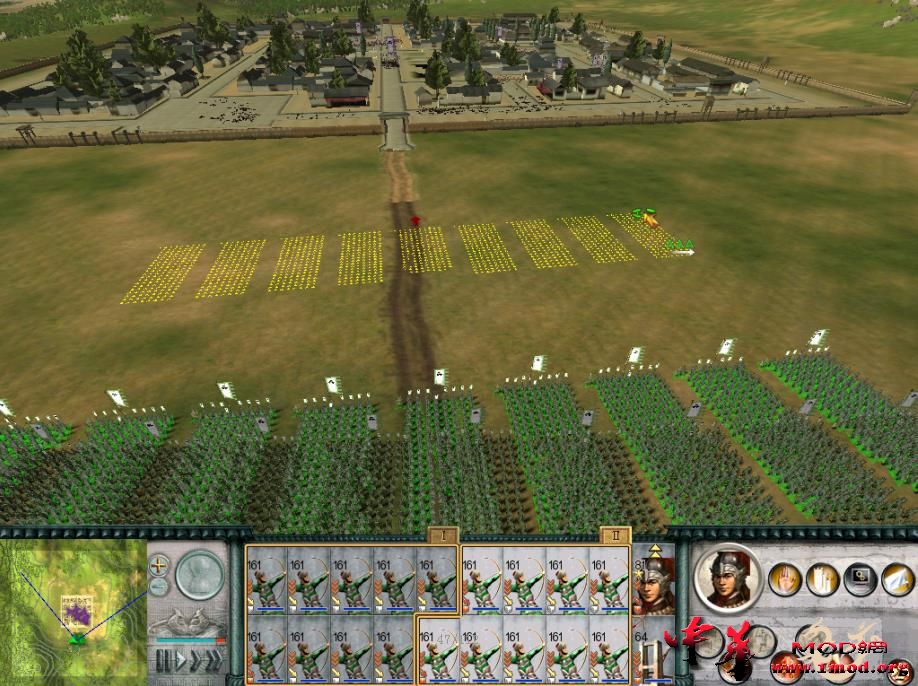
Task: Set battle speed to double fast-forward
Action: coord(196,661)
